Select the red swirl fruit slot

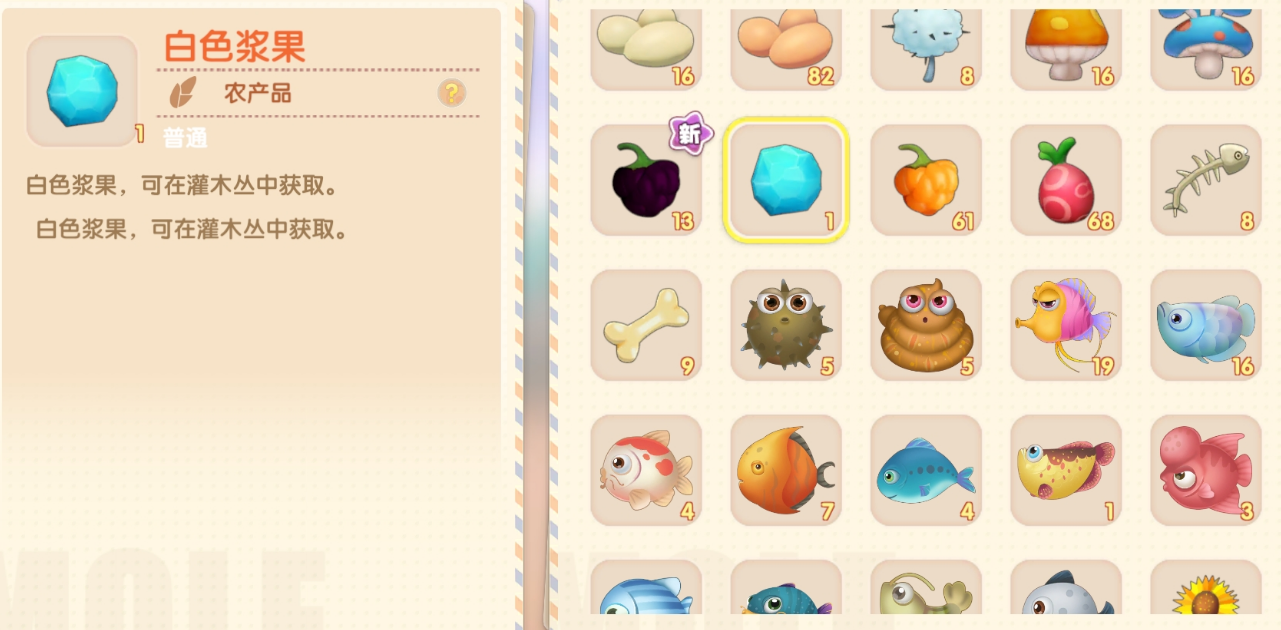point(1066,181)
